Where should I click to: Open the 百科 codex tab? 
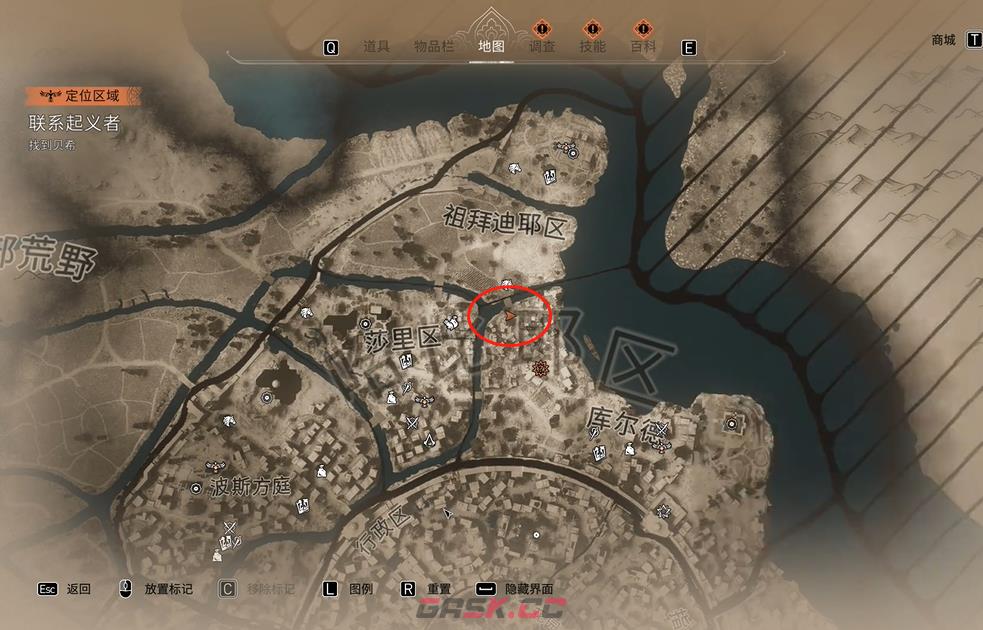coord(643,47)
